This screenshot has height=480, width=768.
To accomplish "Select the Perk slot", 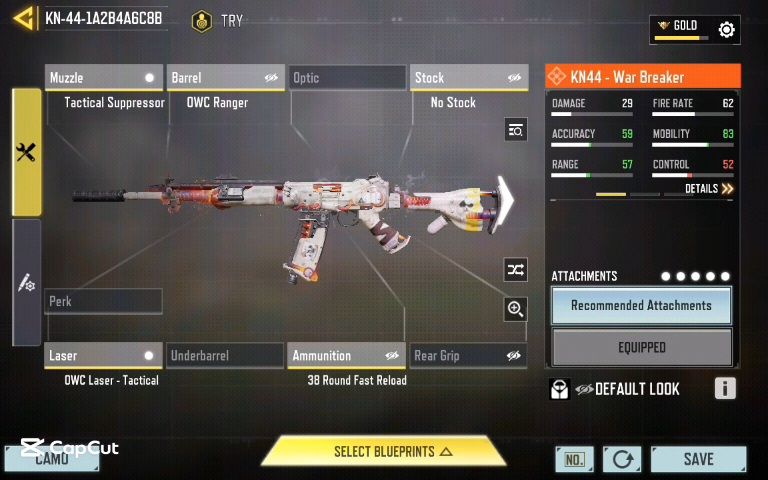I will tap(103, 301).
